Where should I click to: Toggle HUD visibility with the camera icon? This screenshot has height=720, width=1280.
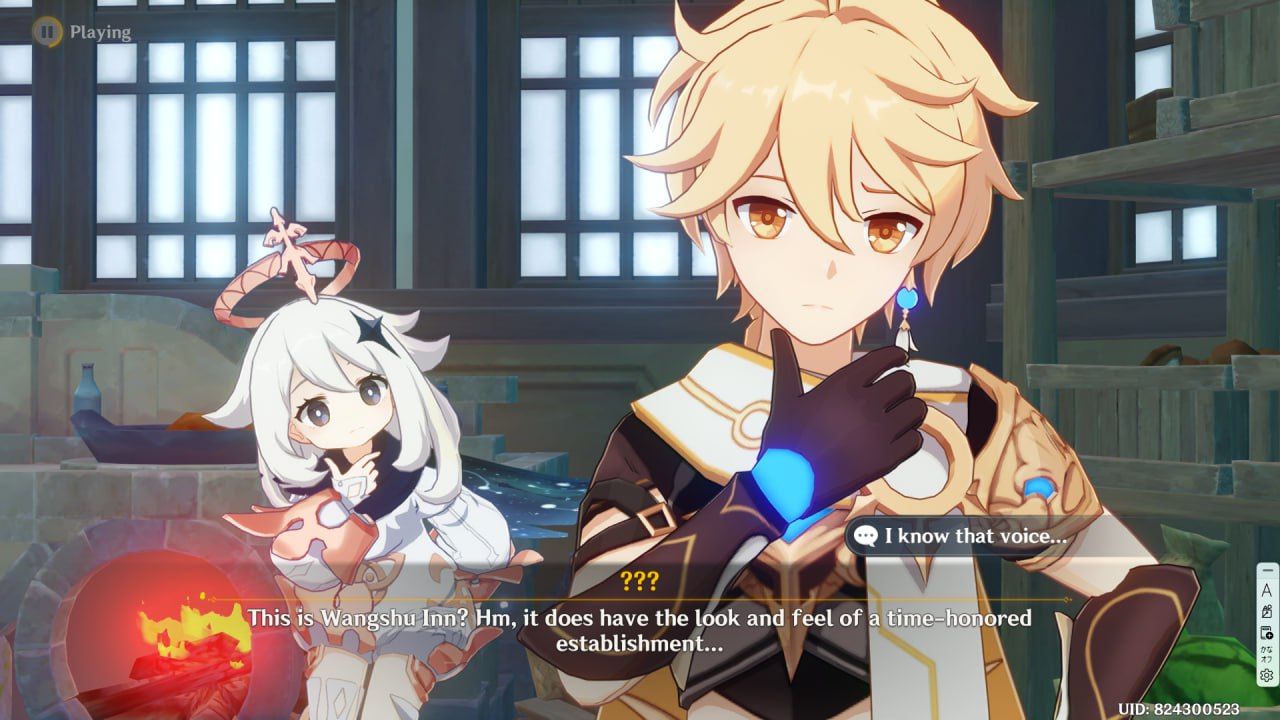coord(1267,610)
